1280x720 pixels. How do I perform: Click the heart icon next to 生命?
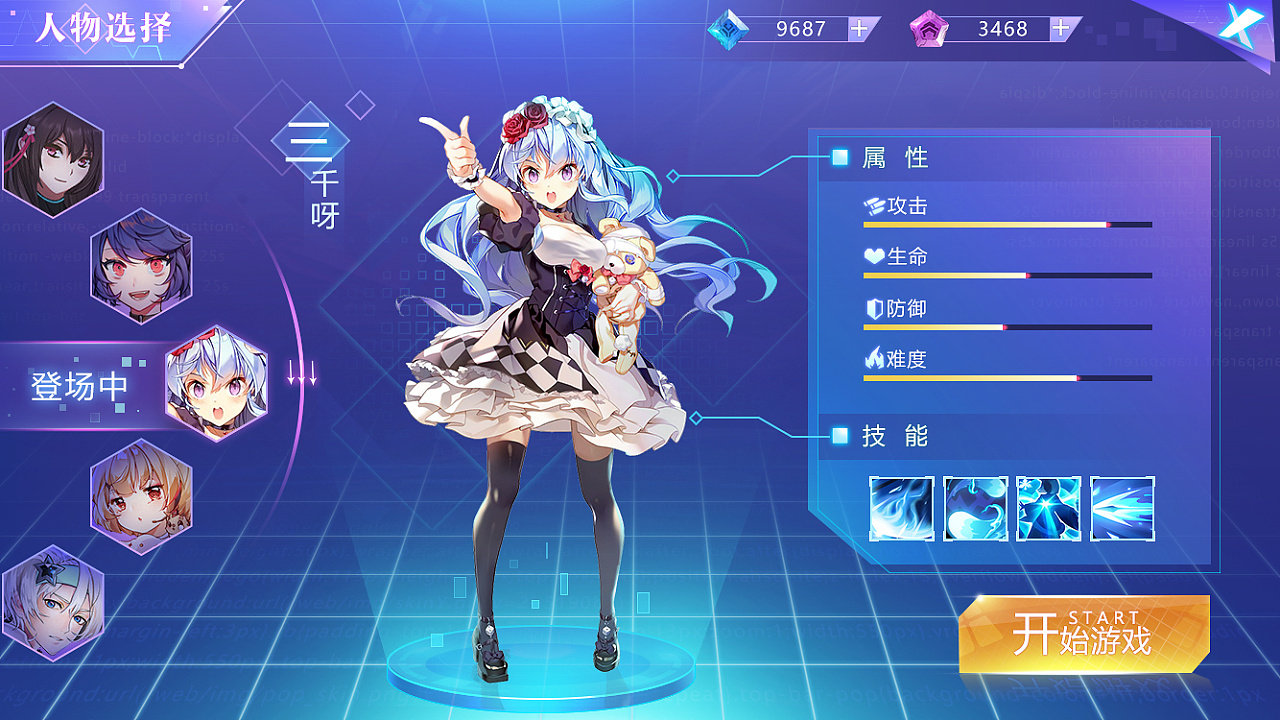coord(875,256)
